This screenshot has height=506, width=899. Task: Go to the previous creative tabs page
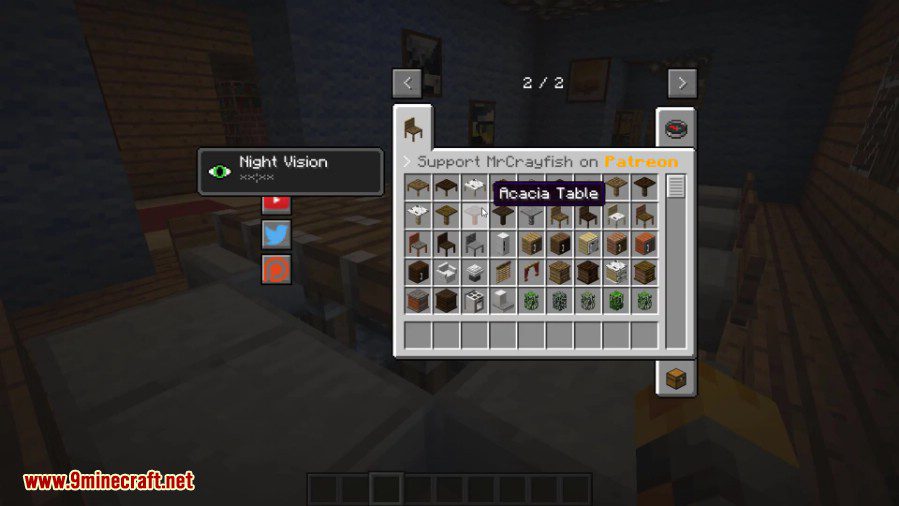click(x=406, y=82)
